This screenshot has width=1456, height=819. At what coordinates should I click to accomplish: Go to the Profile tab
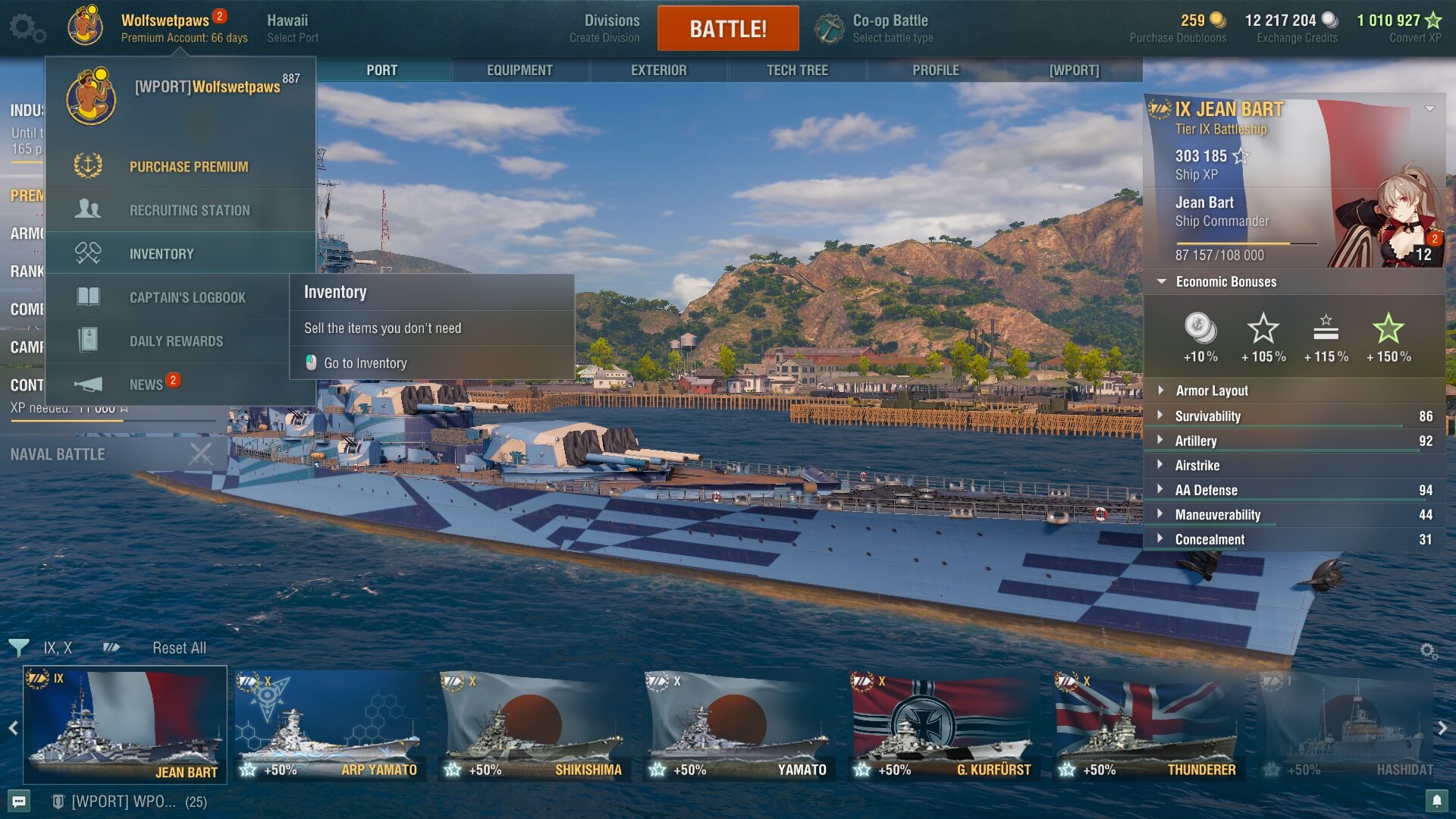(935, 71)
